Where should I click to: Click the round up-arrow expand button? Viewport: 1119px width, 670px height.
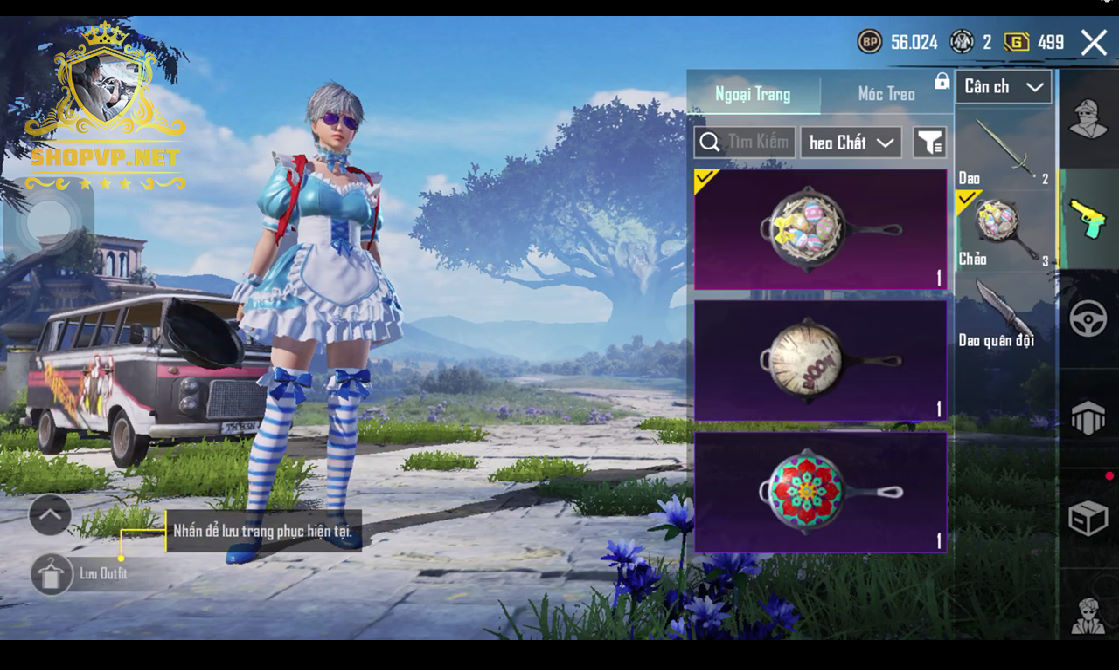(x=50, y=515)
